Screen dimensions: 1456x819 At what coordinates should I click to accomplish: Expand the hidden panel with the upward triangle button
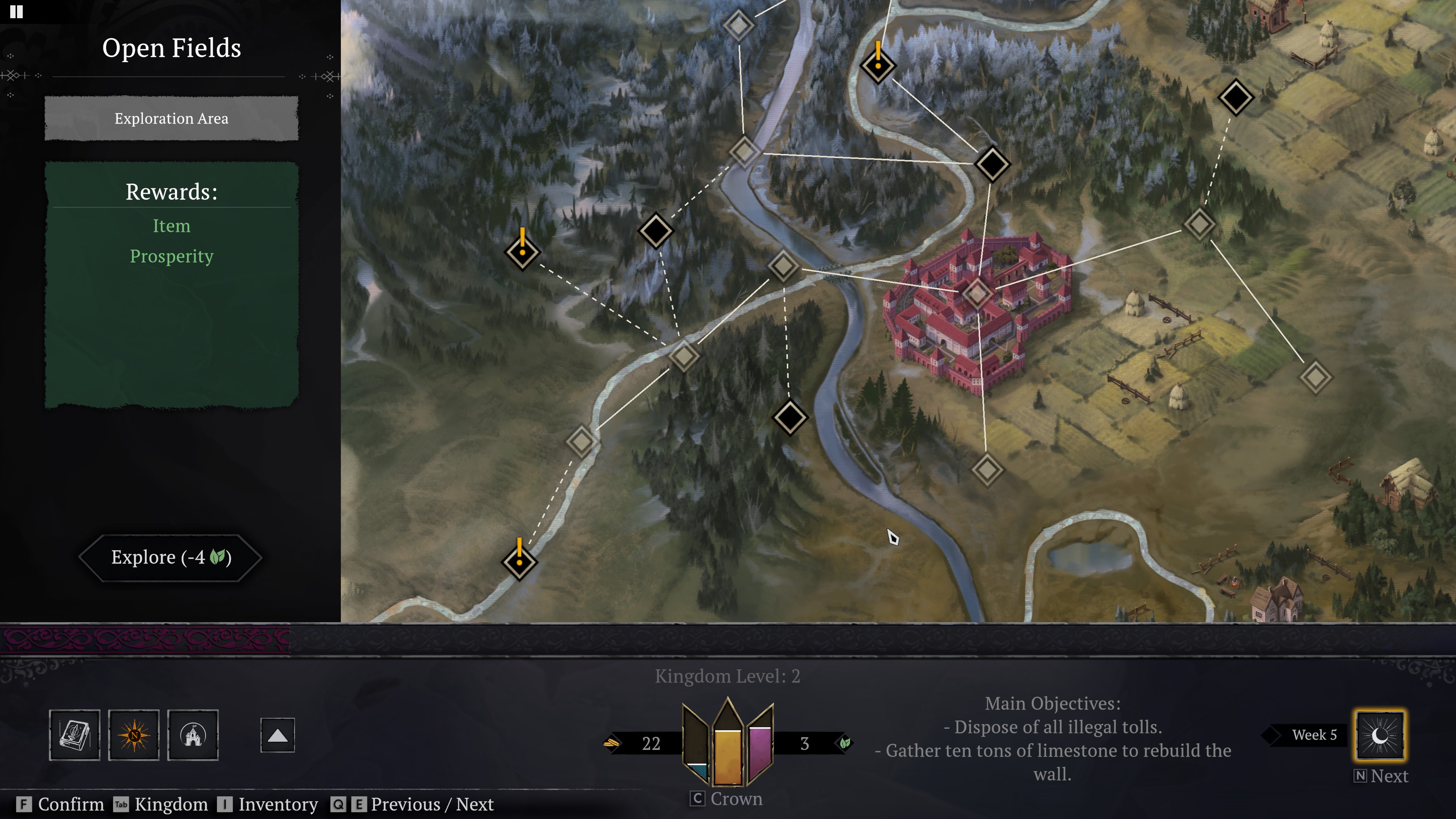pyautogui.click(x=277, y=735)
